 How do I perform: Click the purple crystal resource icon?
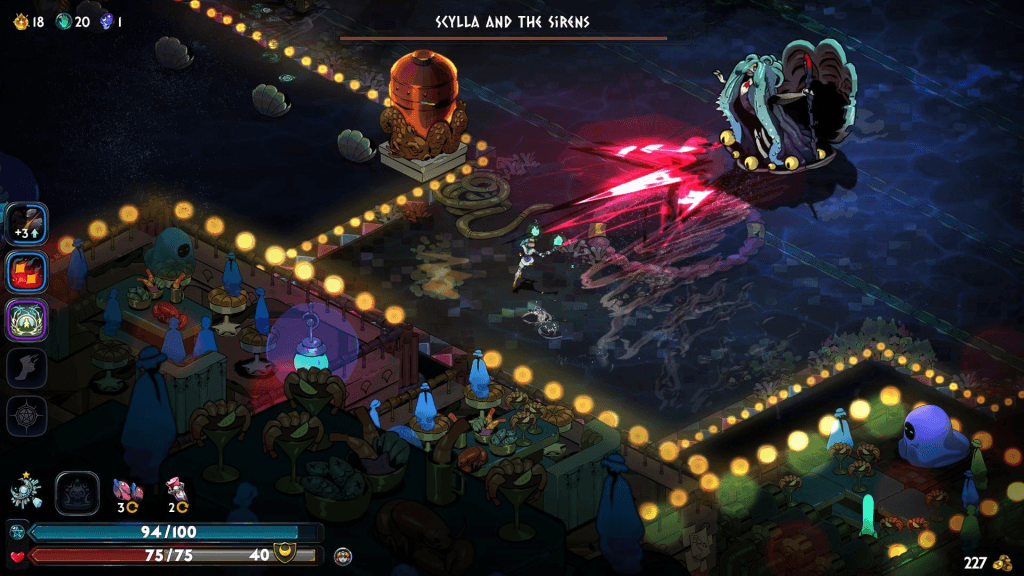106,21
